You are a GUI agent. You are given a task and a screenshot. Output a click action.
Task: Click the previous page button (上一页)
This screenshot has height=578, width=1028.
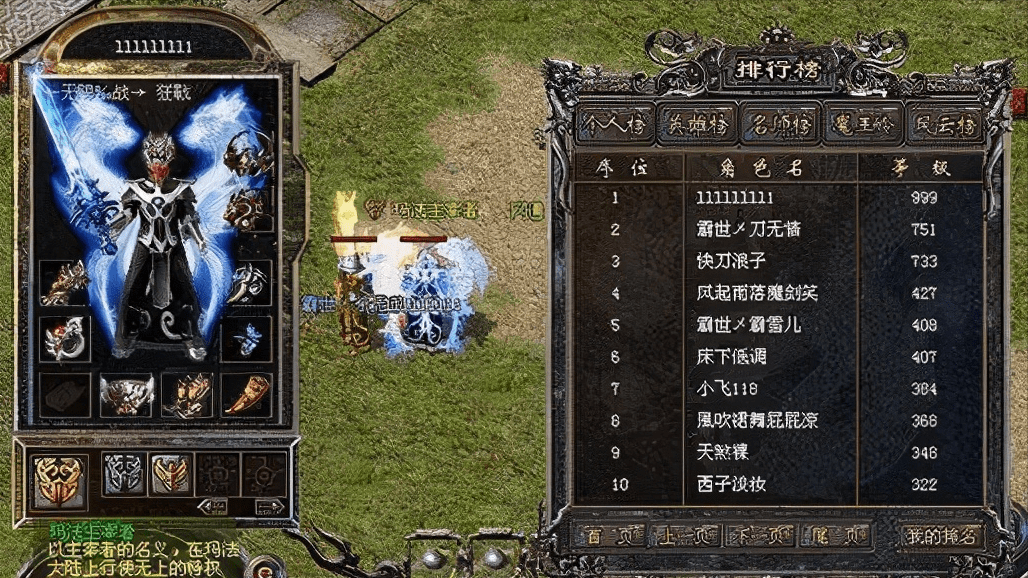tap(684, 536)
